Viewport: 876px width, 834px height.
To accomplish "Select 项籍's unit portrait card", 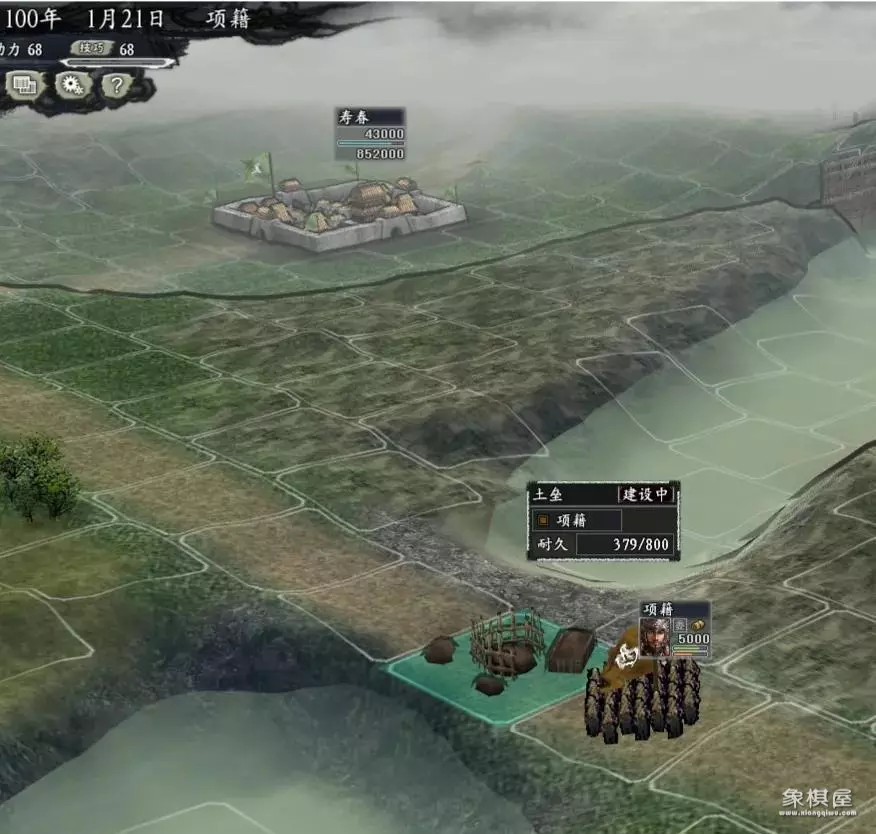I will pyautogui.click(x=655, y=637).
